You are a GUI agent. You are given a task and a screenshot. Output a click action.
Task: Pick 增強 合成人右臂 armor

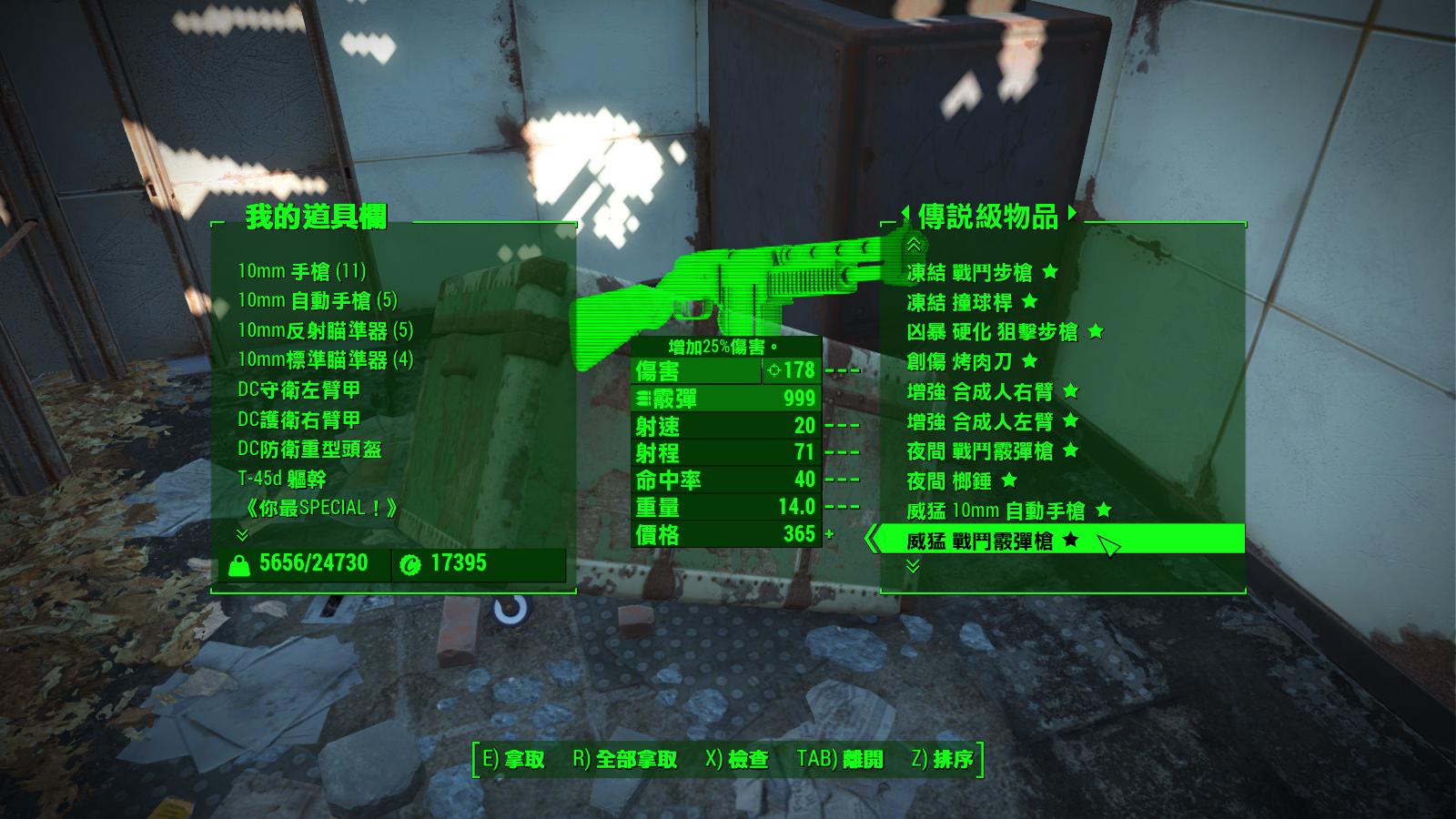[x=979, y=392]
